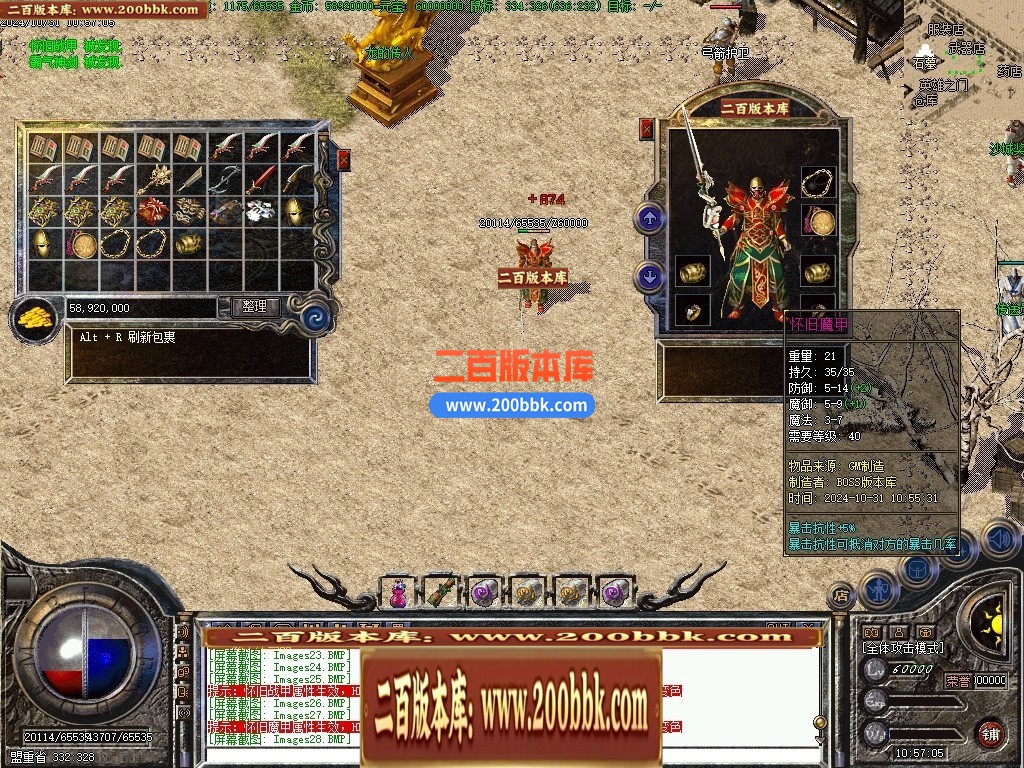
Task: Click the gold coins icon in the bag
Action: (34, 319)
